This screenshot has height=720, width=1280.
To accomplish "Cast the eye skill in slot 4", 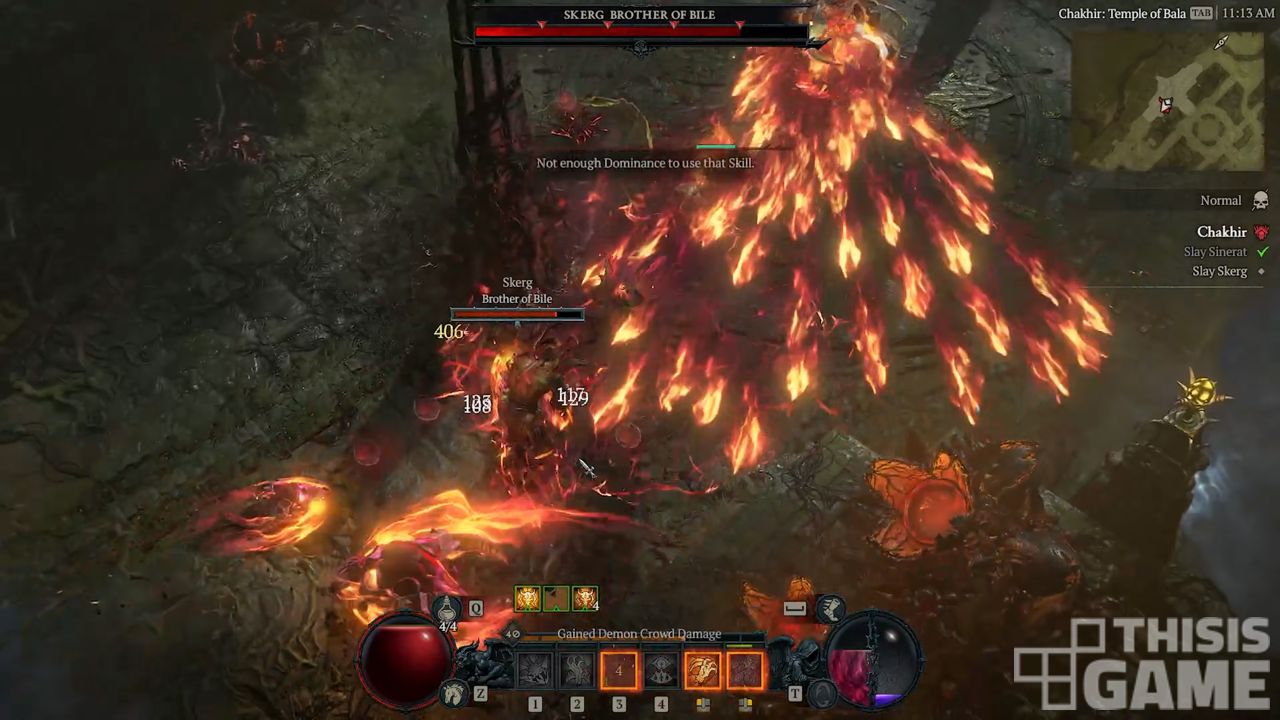I will click(661, 670).
